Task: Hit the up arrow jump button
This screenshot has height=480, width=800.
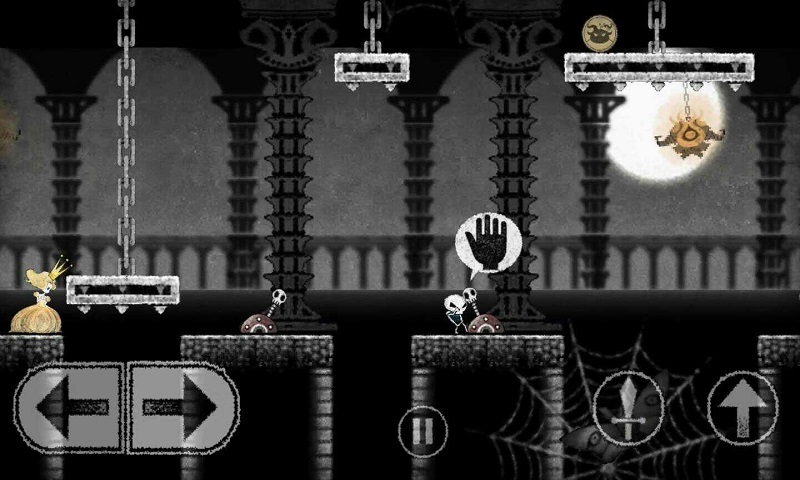Action: [741, 408]
